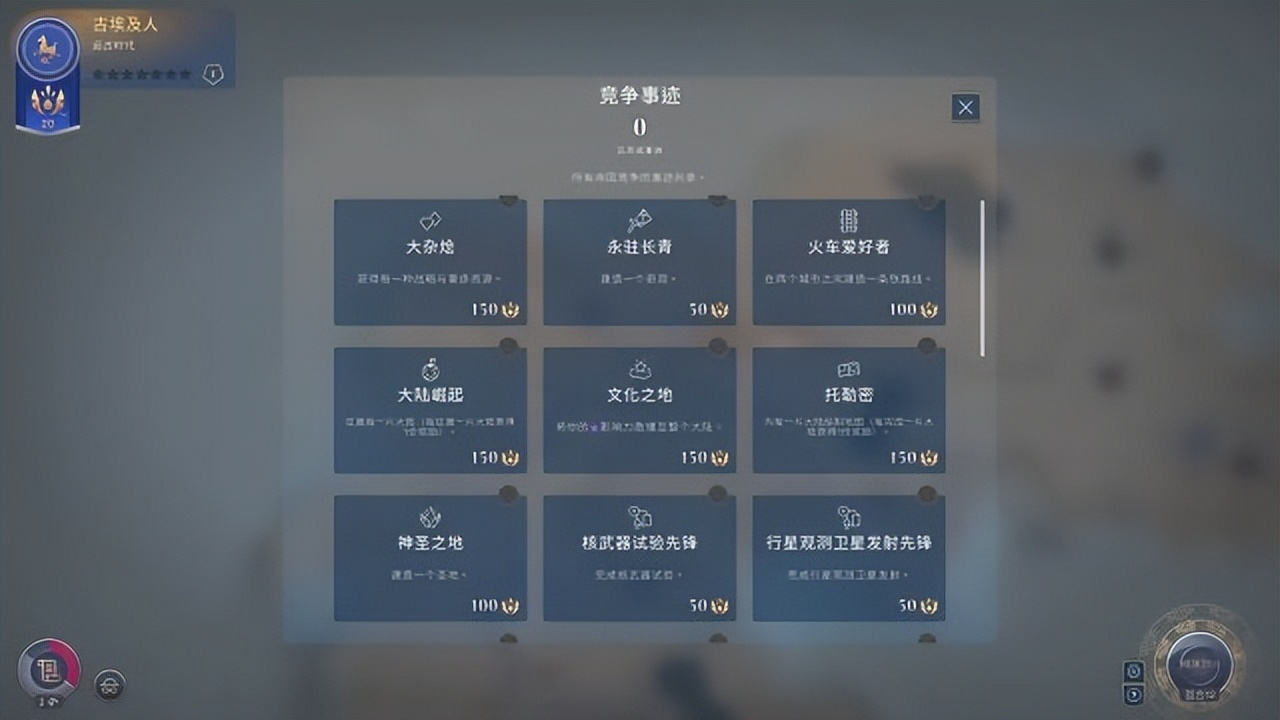Screen dimensions: 1280x720
Task: Select the train icon on 火车爱好者
Action: coord(849,221)
